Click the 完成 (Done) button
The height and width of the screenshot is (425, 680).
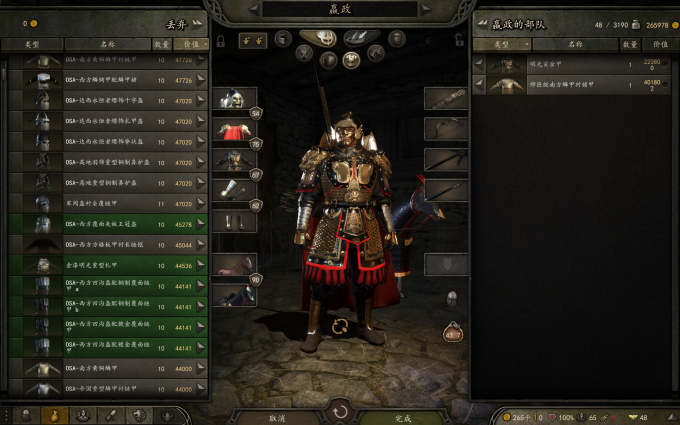pos(402,417)
